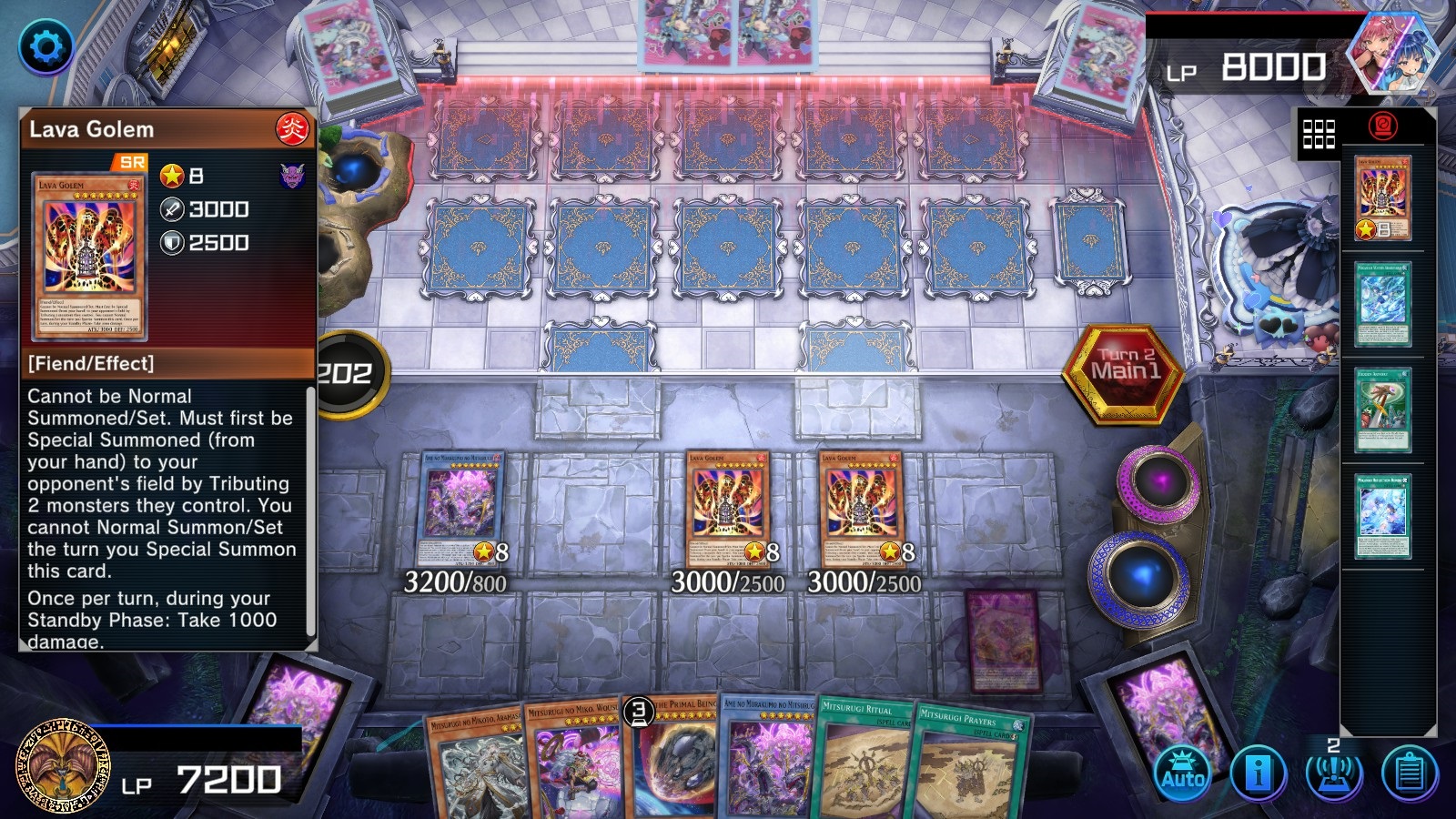1456x819 pixels.
Task: View the enlarged Lava Golem card image
Action: click(x=89, y=257)
